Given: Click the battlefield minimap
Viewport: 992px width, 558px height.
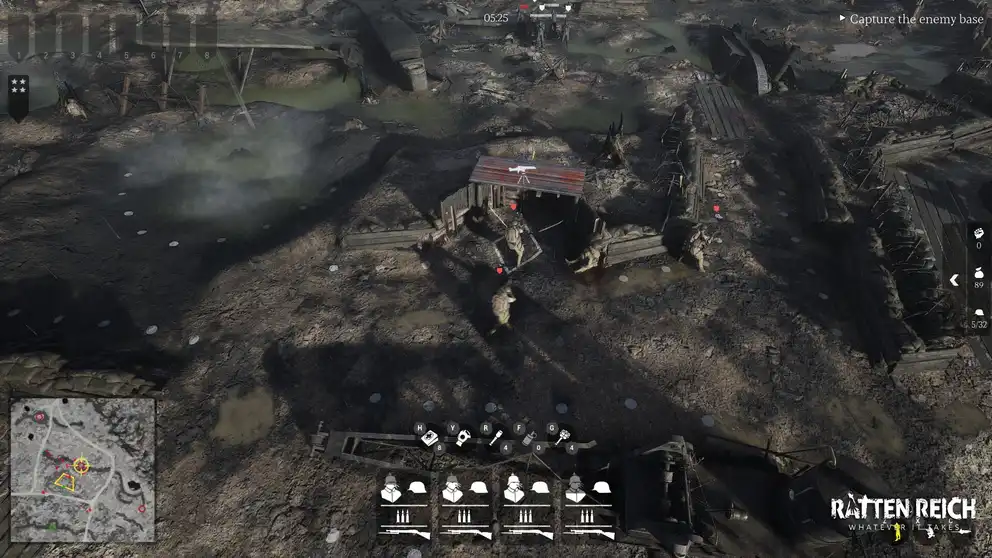Looking at the screenshot, I should pos(83,469).
